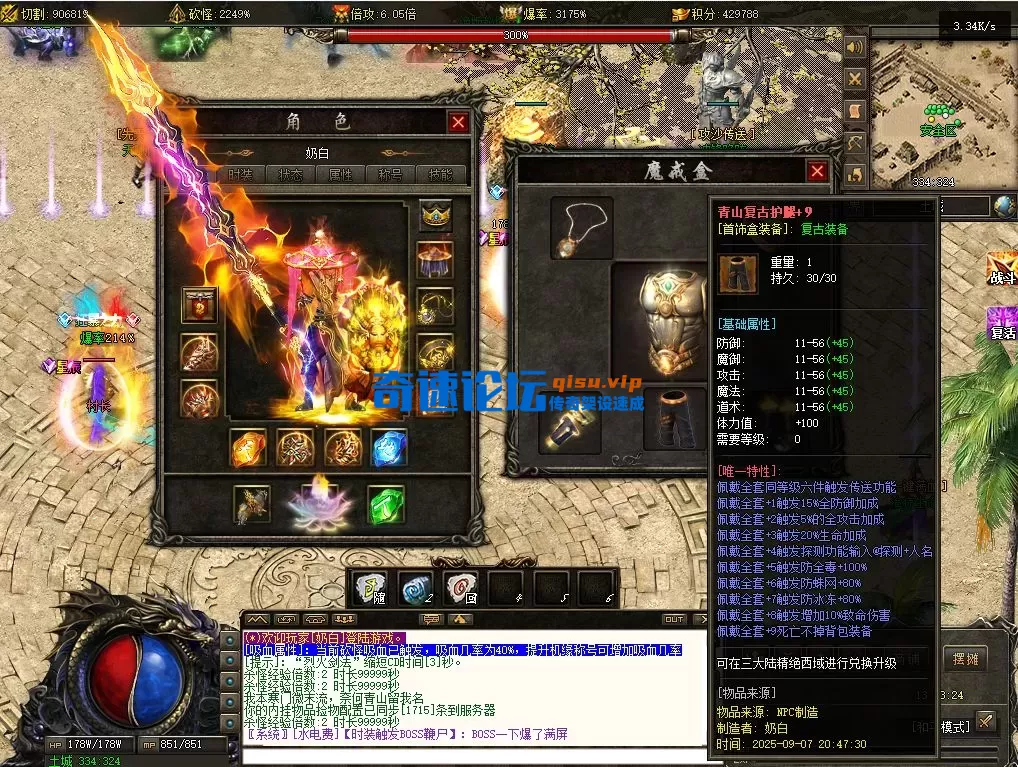Screen dimensions: 1018x767
Task: Toggle the sound speaker button
Action: 855,47
